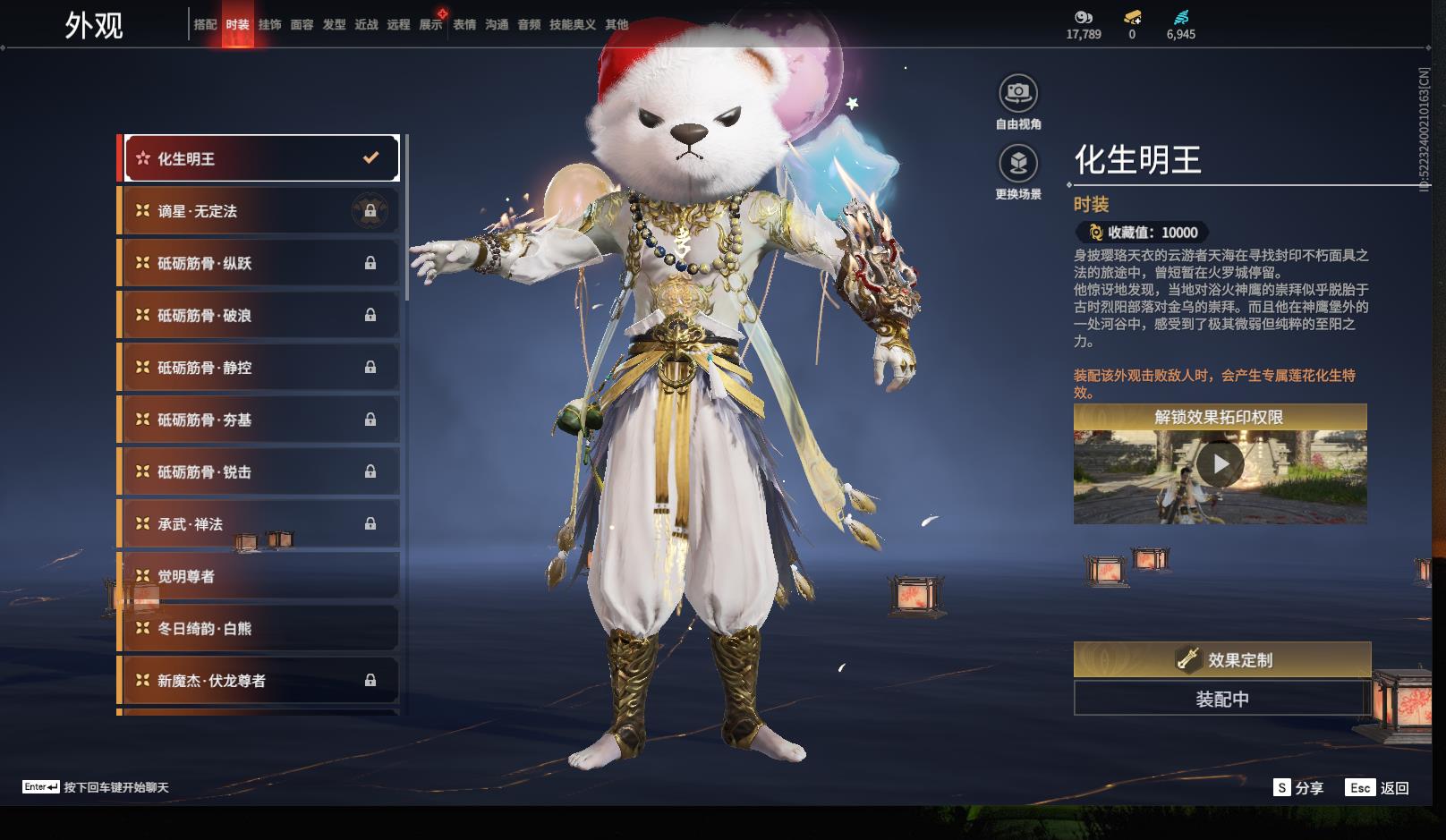This screenshot has width=1446, height=840.
Task: Choose the 冬日绮韵·白熊 outfit
Action: tap(260, 629)
